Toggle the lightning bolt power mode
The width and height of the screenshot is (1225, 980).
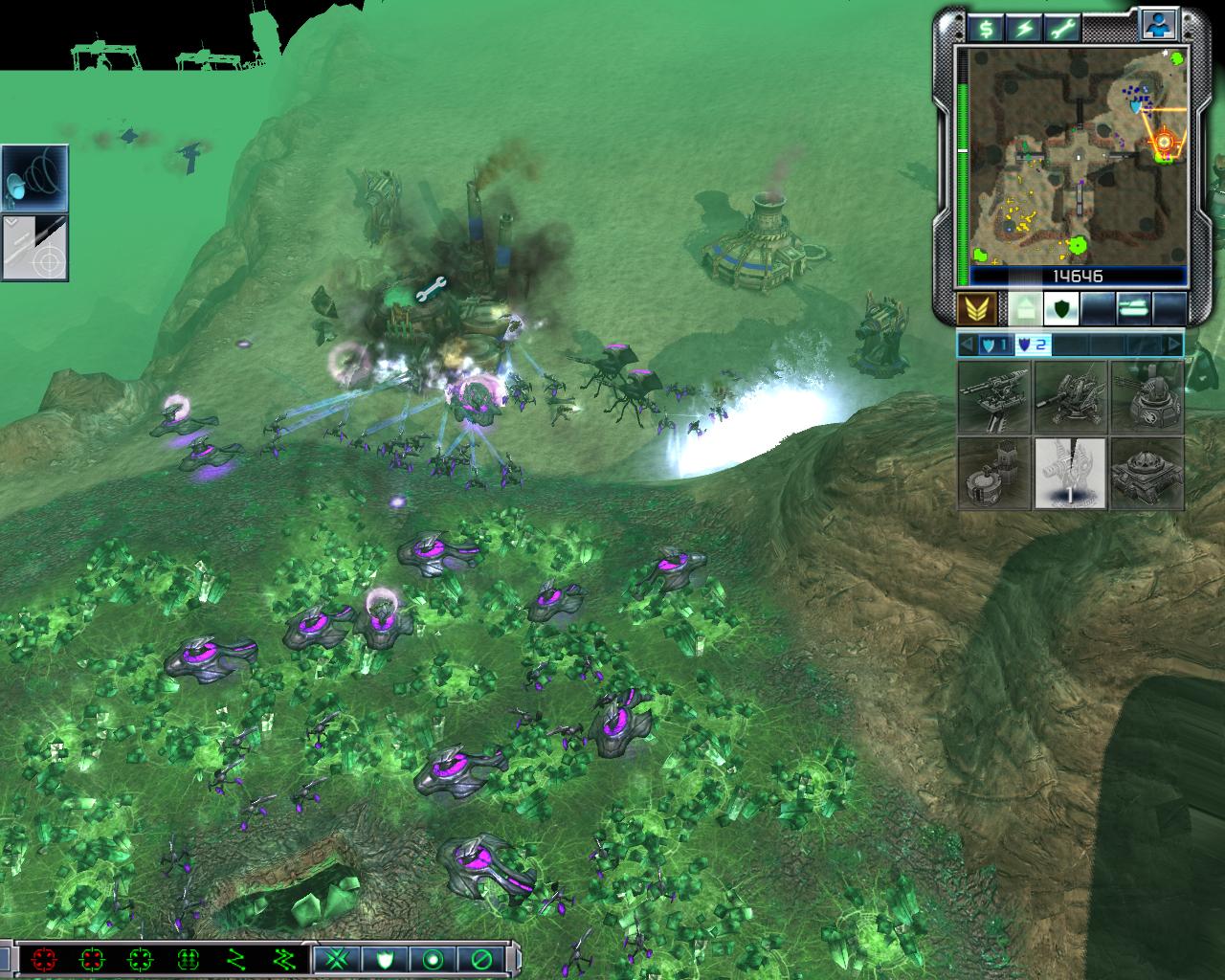coord(1023,28)
